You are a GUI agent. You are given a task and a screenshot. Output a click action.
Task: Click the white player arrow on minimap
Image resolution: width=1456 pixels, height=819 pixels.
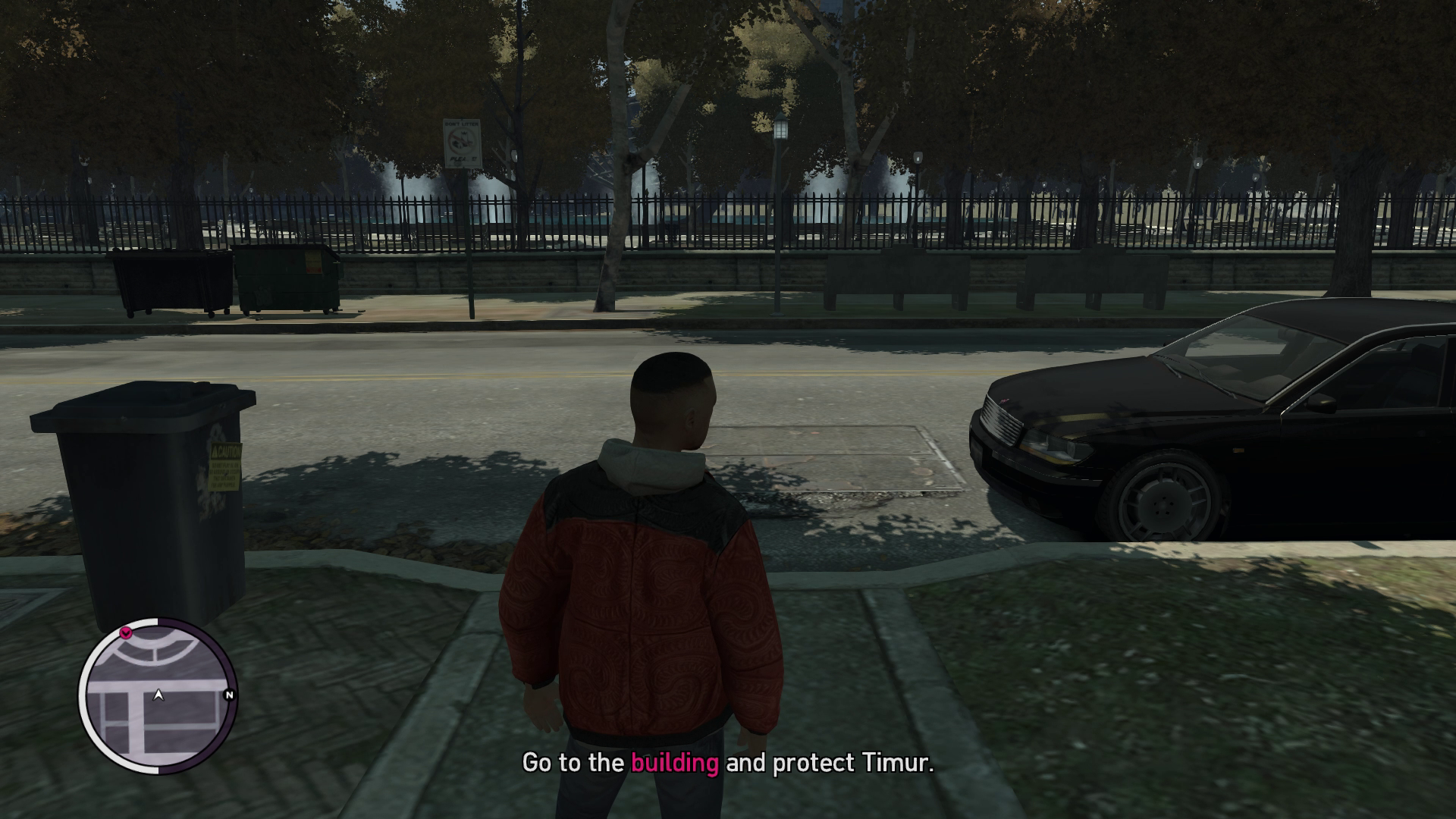[x=158, y=694]
